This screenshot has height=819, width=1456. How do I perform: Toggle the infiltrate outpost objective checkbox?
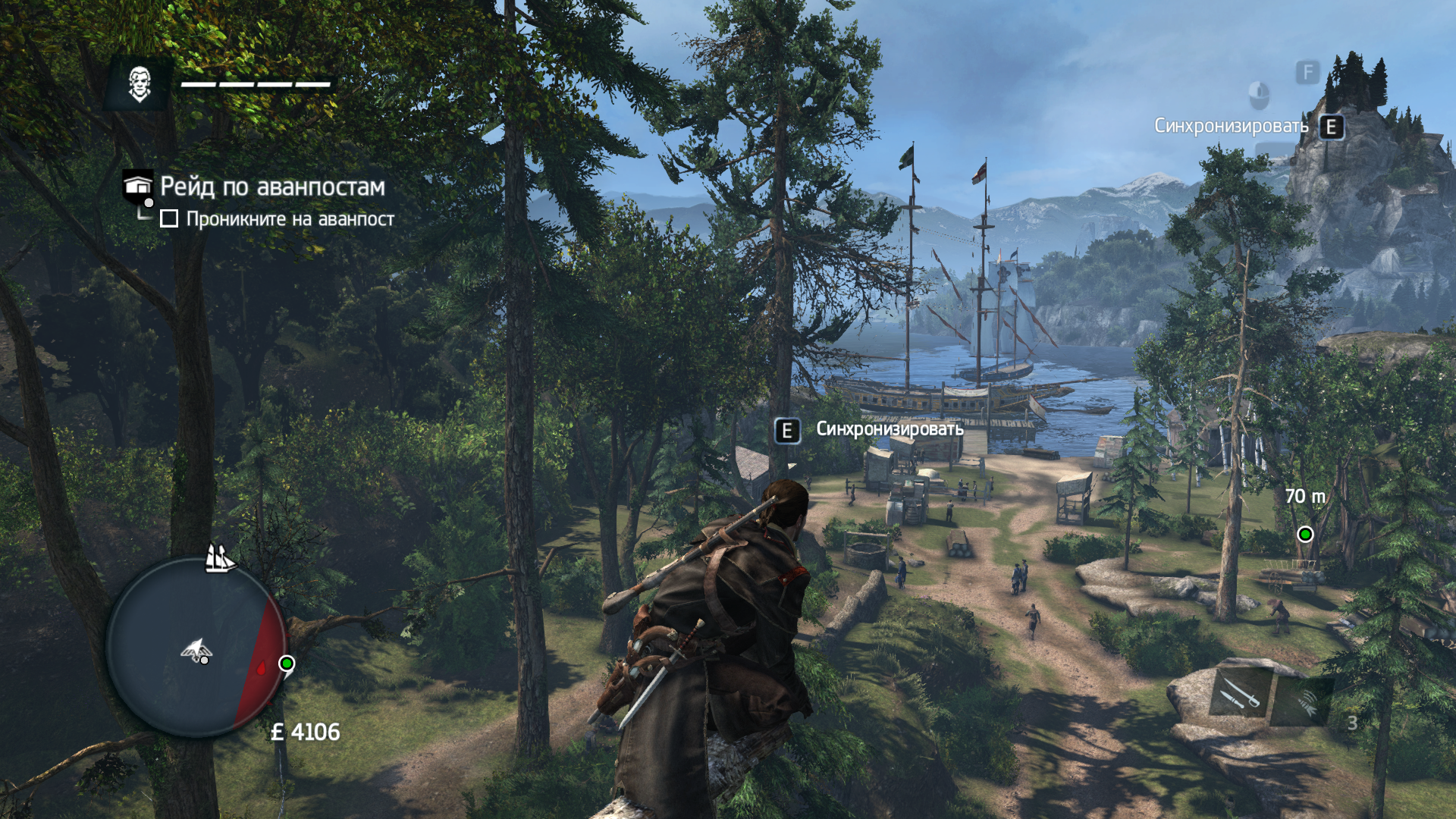coord(169,219)
